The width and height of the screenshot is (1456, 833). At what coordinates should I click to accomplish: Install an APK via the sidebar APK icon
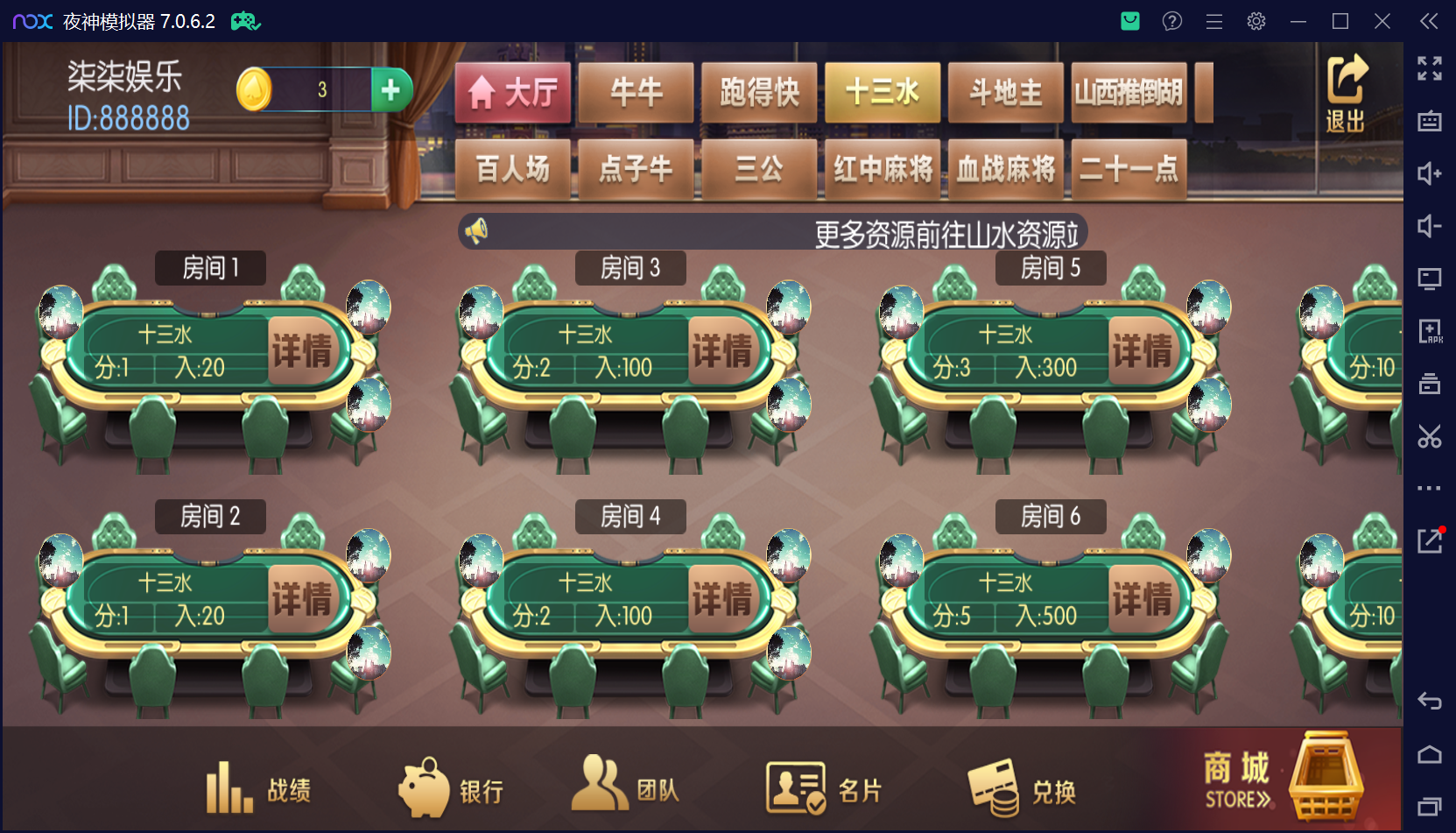click(1430, 331)
